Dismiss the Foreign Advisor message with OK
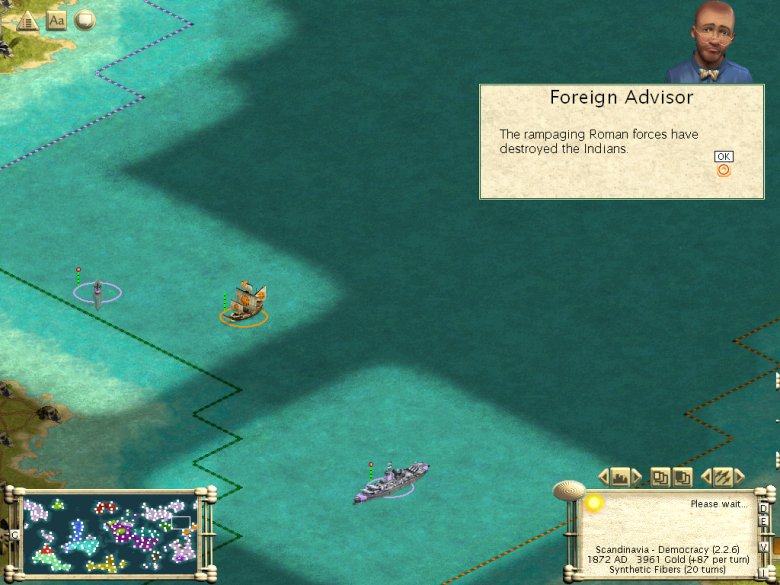Screen dimensions: 780x585 pyautogui.click(x=724, y=157)
